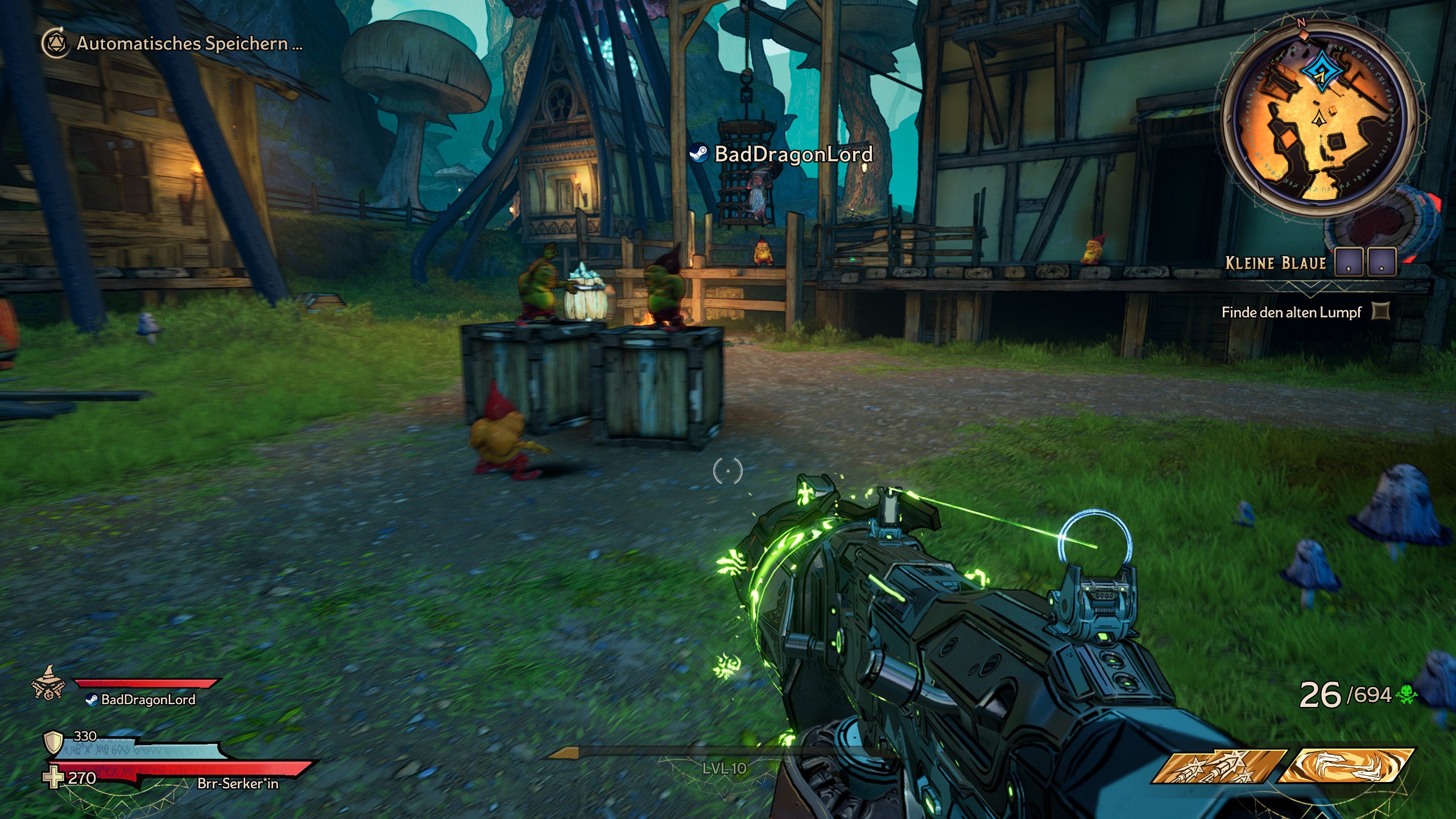Click the autosave dice icon

57,43
